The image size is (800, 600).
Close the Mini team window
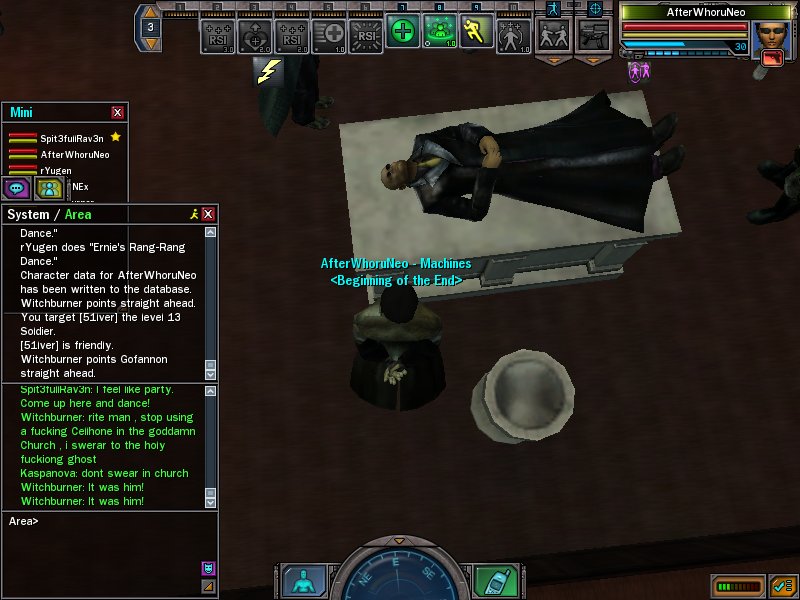[118, 113]
